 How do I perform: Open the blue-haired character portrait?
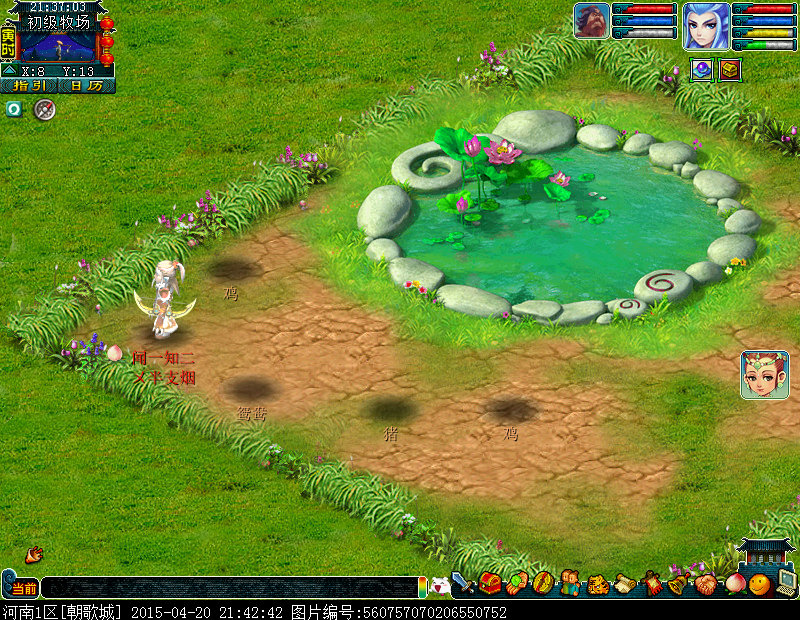(x=706, y=26)
